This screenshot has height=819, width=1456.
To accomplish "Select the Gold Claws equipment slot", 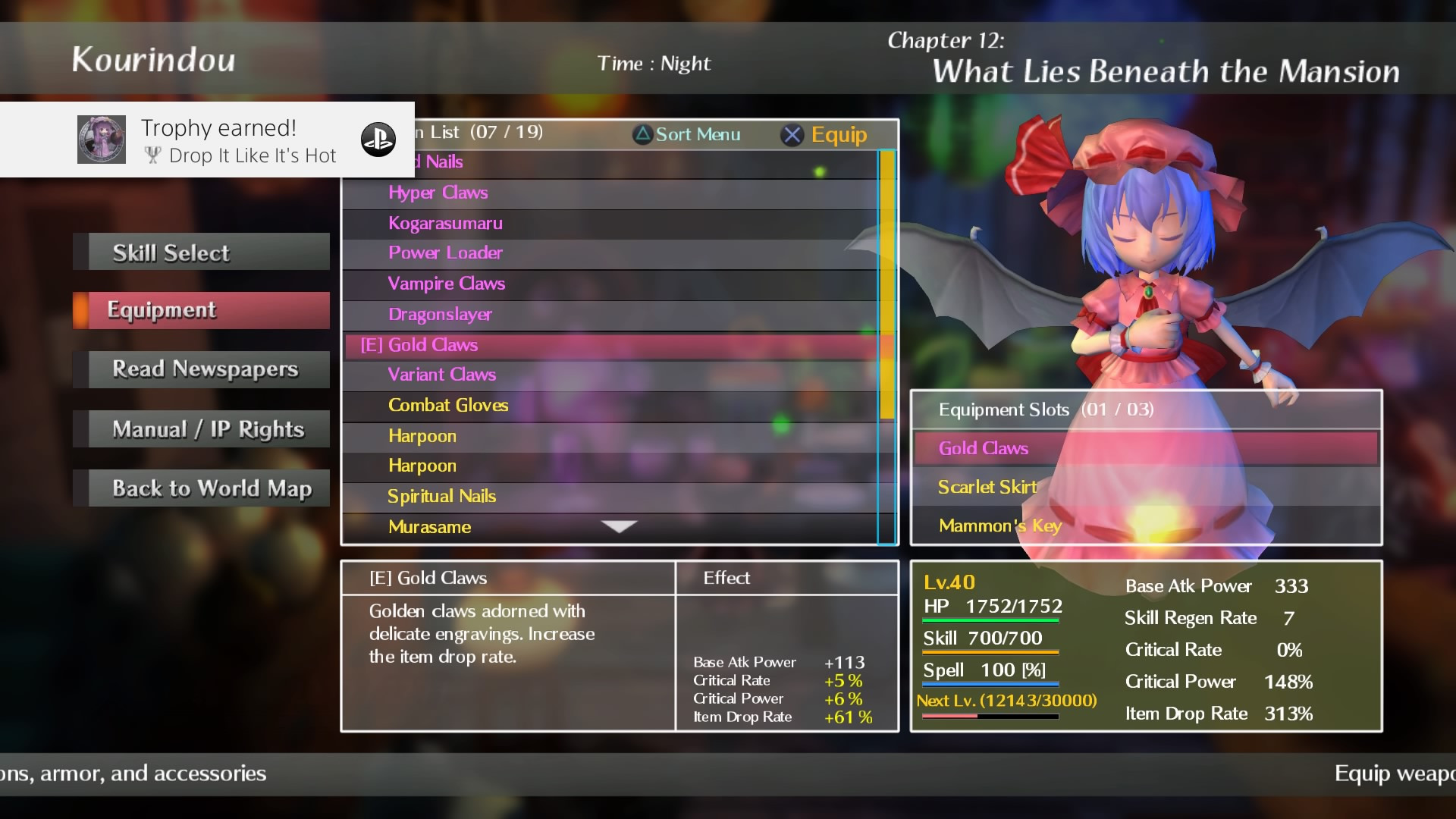I will coord(1145,448).
